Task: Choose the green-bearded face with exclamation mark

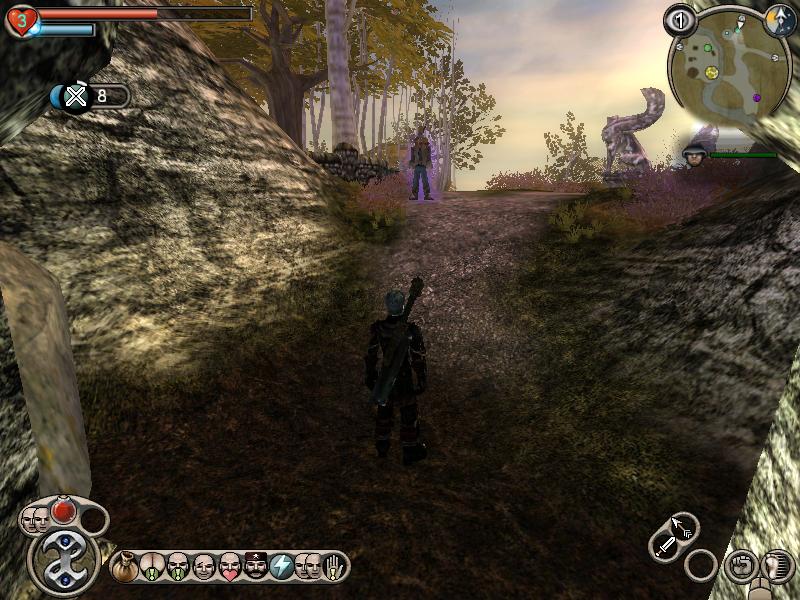Action: point(178,566)
